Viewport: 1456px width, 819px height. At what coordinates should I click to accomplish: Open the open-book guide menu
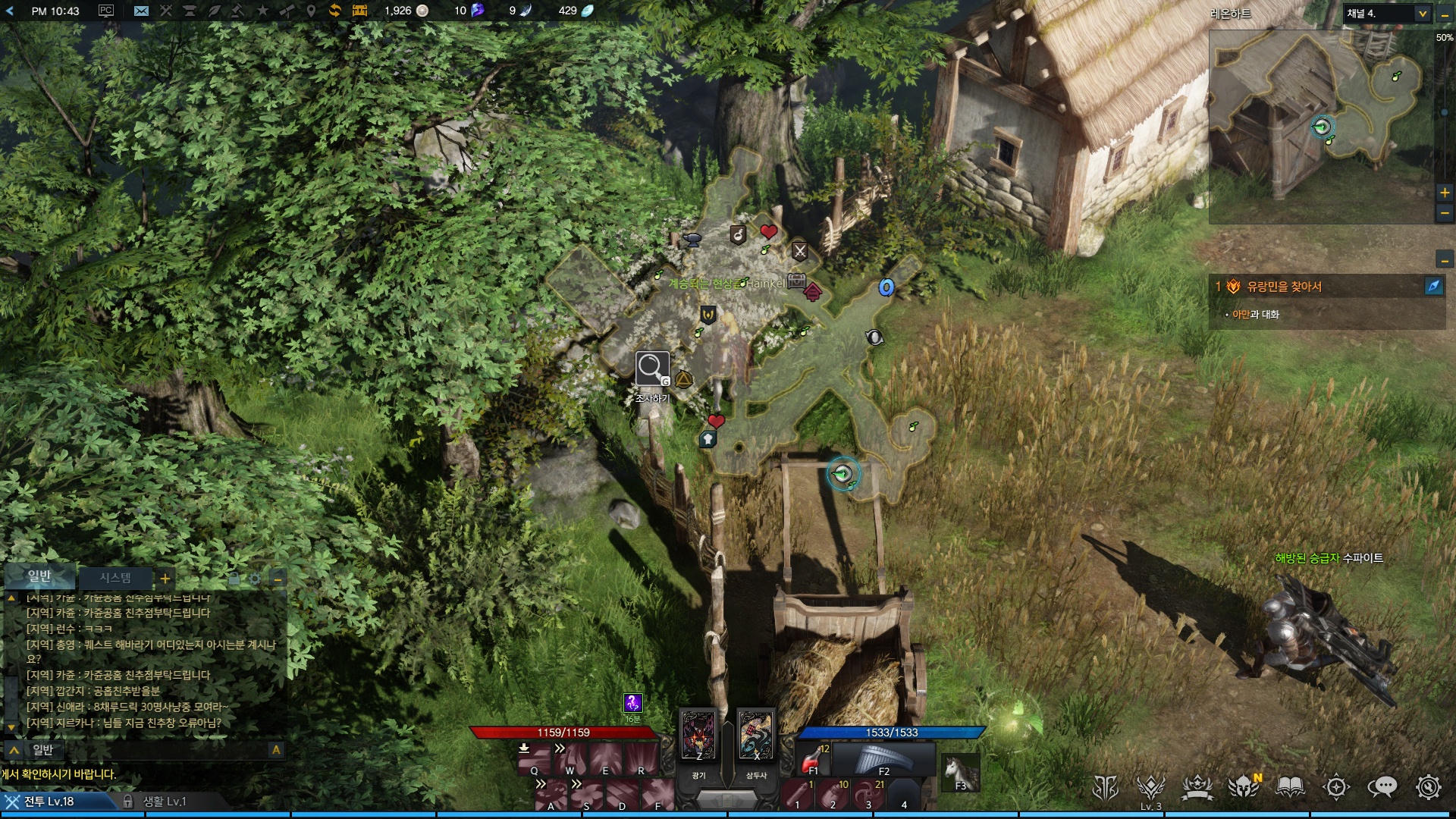coord(1289,787)
